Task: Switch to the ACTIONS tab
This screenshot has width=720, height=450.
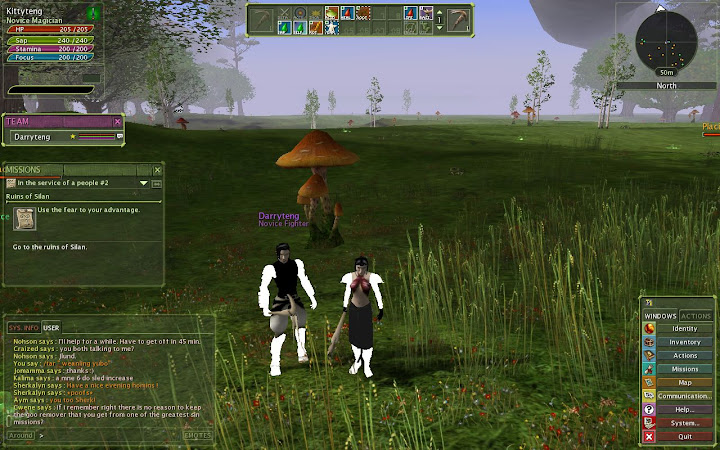Action: click(x=696, y=316)
